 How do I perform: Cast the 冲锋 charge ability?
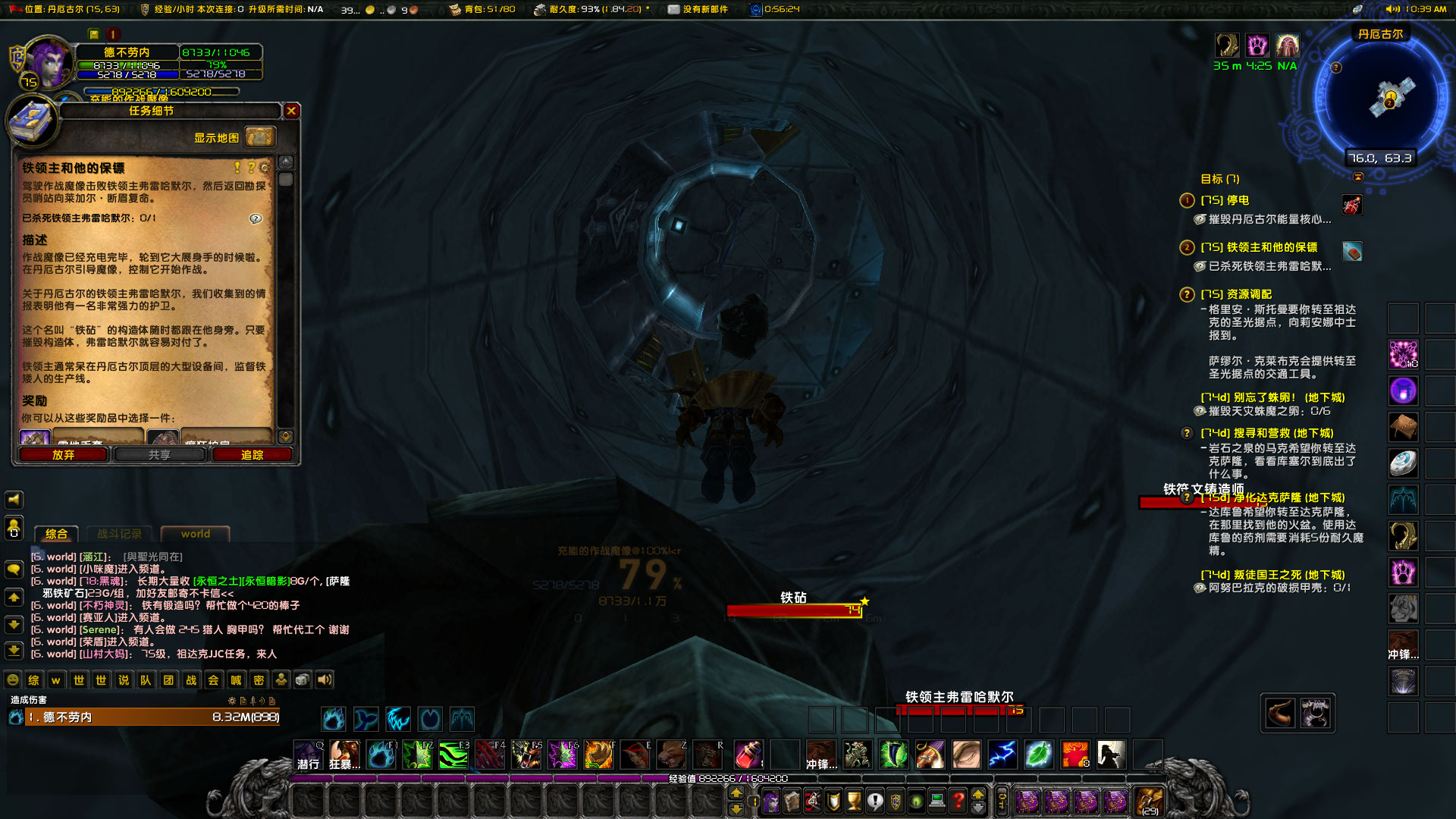click(821, 755)
